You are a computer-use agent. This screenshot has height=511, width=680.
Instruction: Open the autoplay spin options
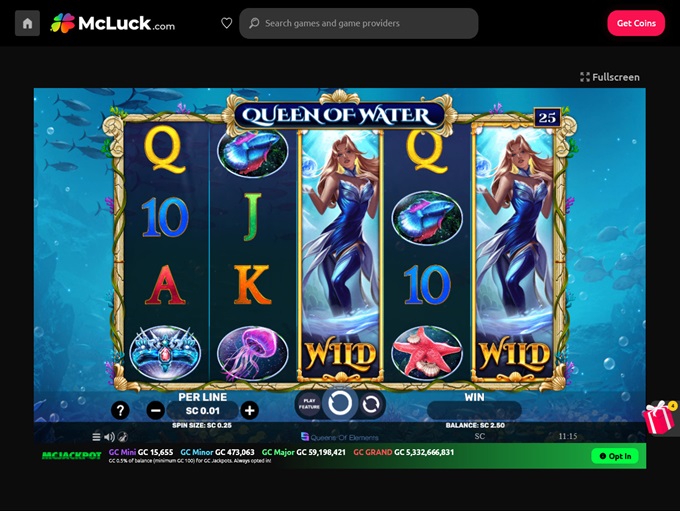pos(371,404)
